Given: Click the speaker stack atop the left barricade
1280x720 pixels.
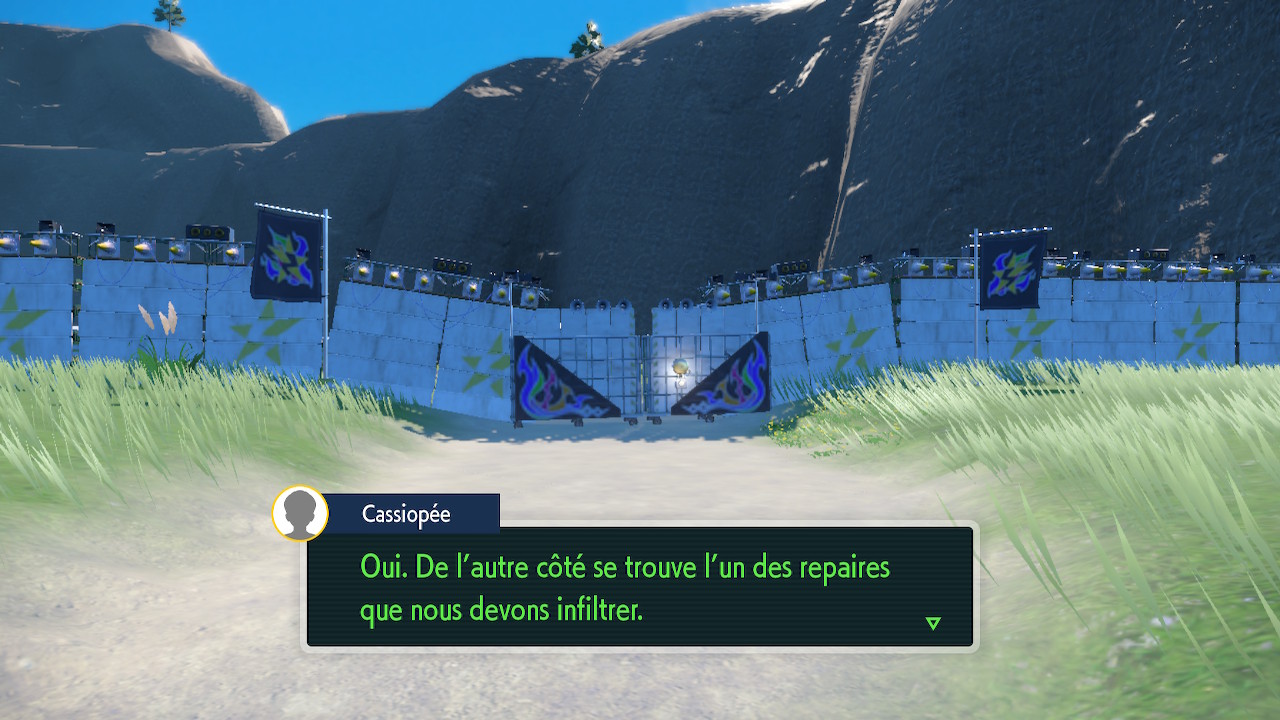Looking at the screenshot, I should [208, 232].
